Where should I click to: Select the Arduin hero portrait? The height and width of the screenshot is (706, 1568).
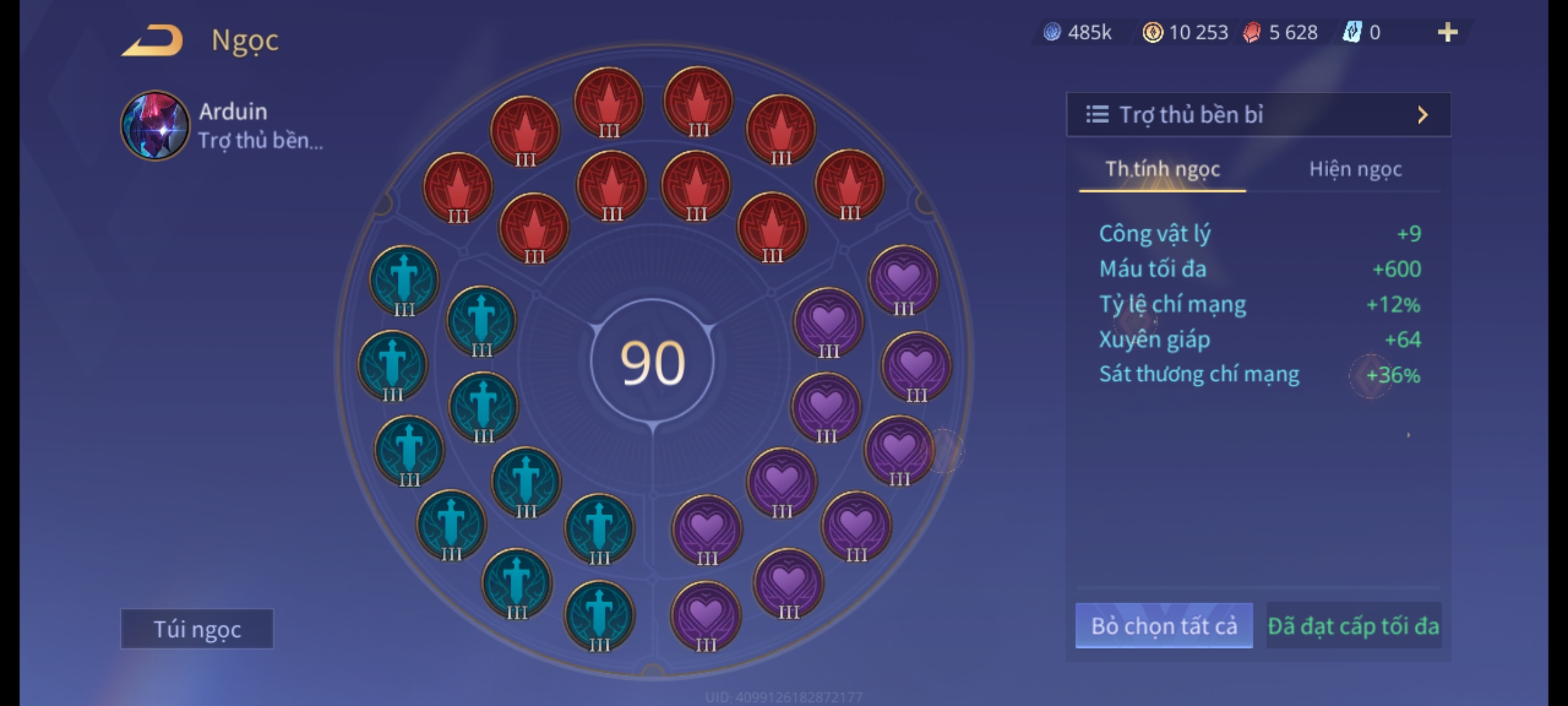pyautogui.click(x=155, y=126)
